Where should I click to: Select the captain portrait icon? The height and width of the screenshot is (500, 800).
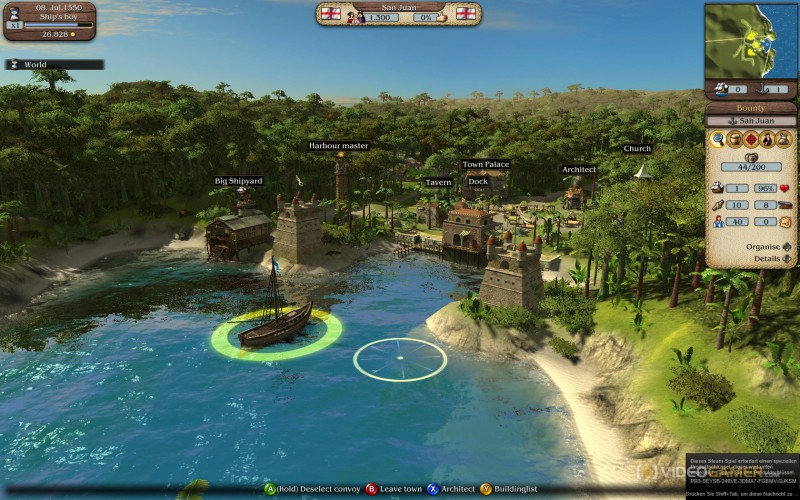click(x=766, y=139)
